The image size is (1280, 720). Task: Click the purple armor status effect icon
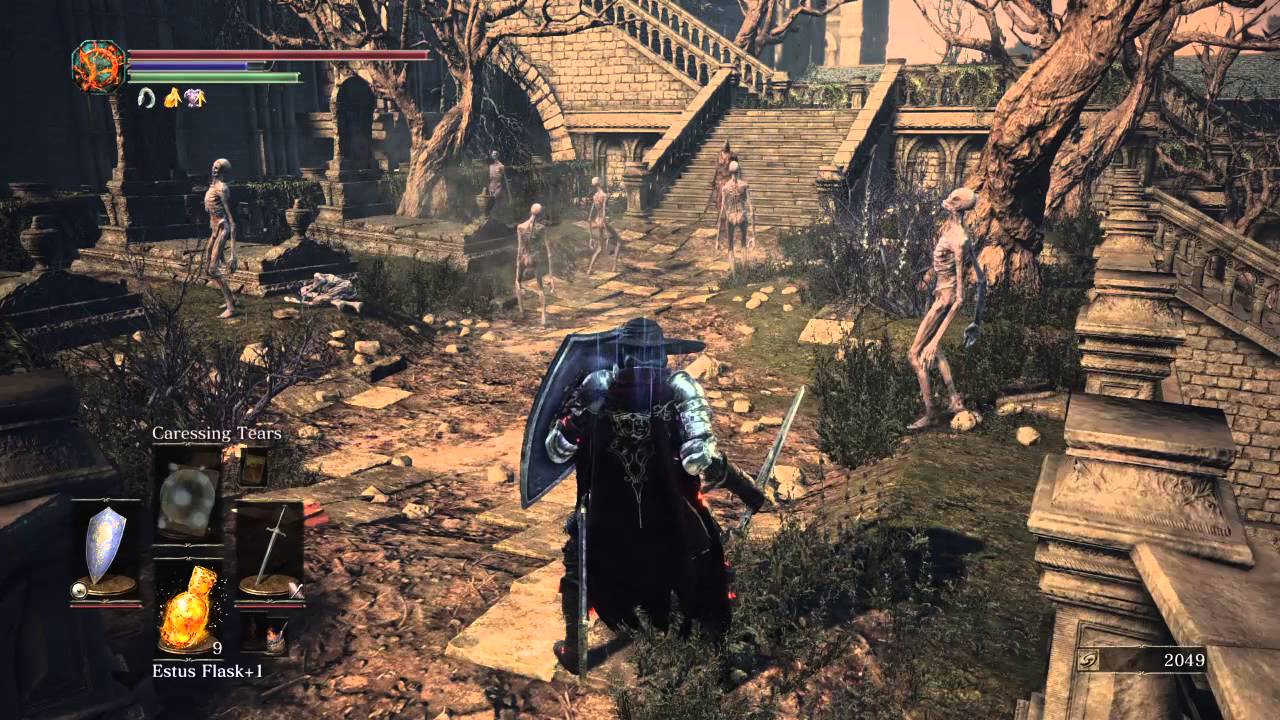click(195, 98)
